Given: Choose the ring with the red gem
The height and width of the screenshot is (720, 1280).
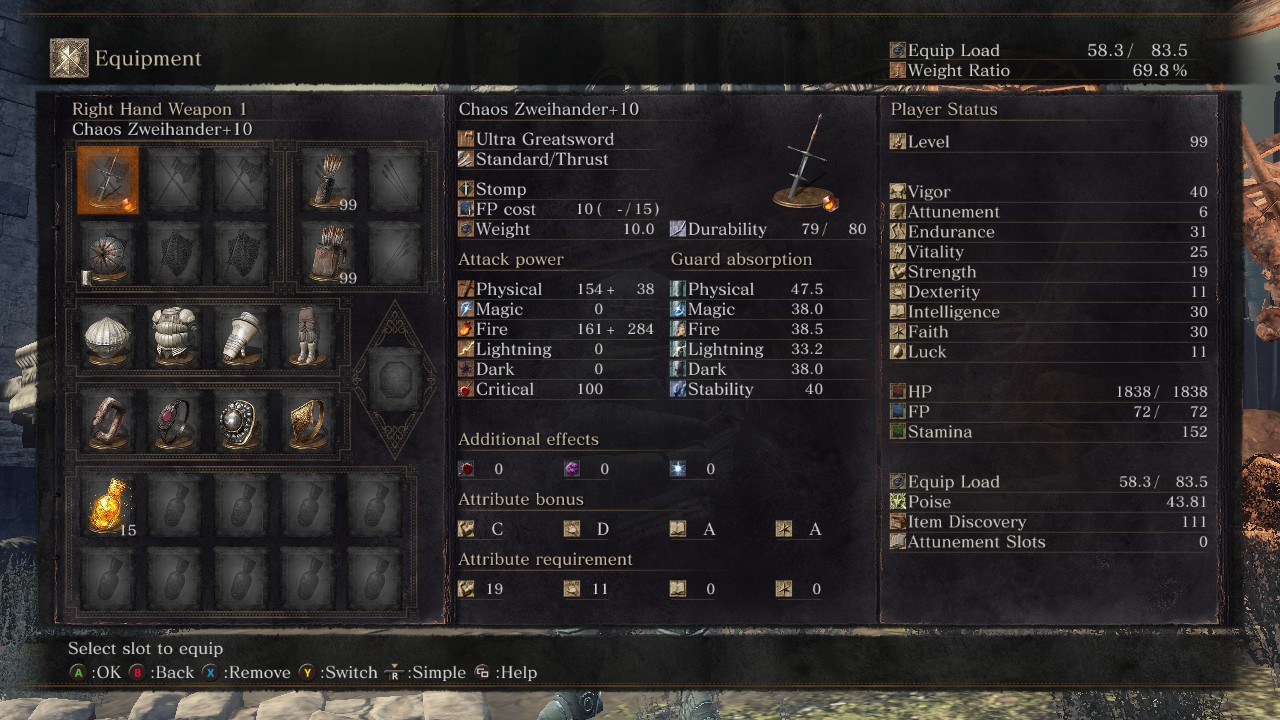Looking at the screenshot, I should [174, 422].
